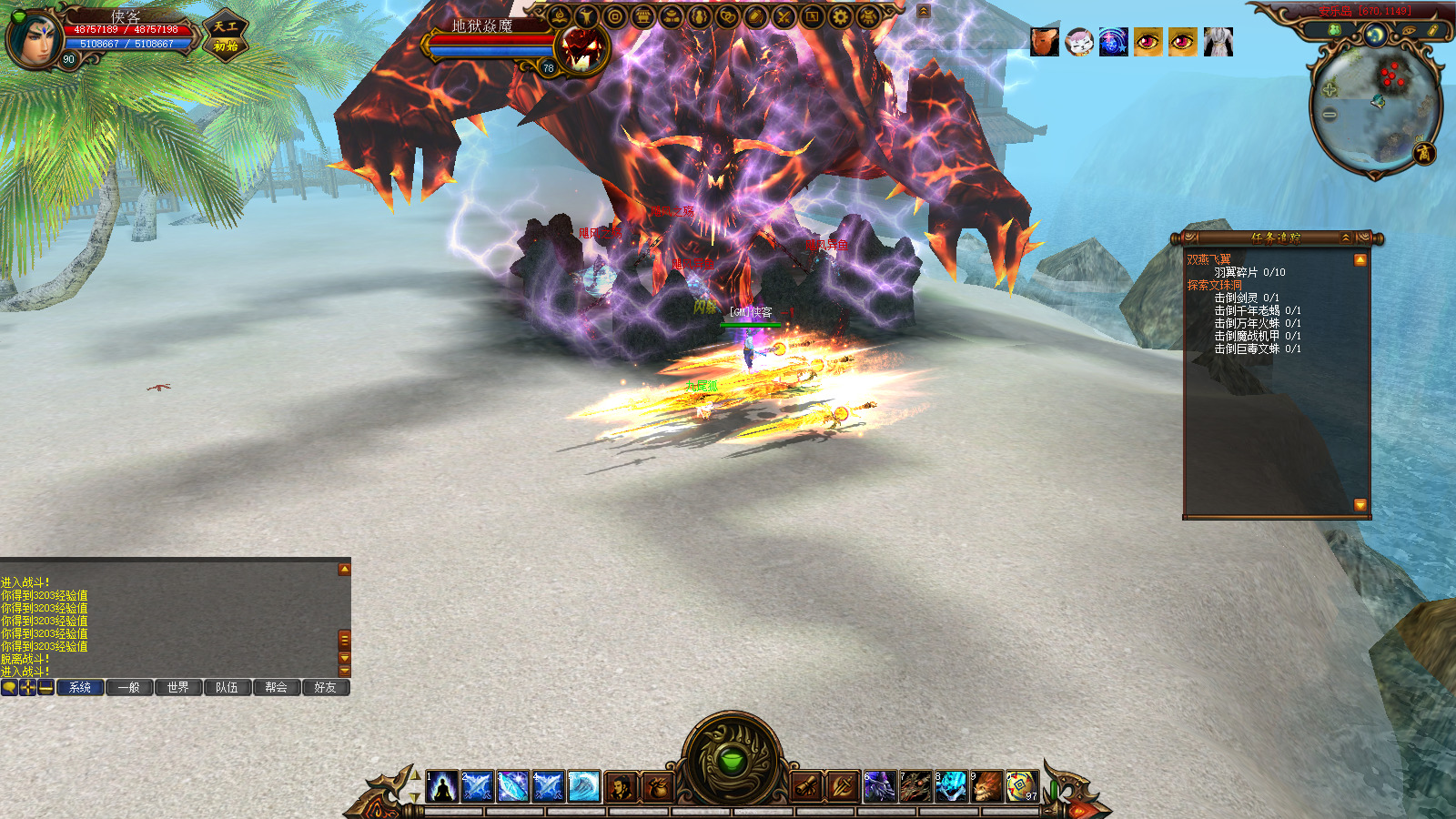The width and height of the screenshot is (1456, 819).
Task: Zoom in the minimap with the plus button
Action: 1330,89
